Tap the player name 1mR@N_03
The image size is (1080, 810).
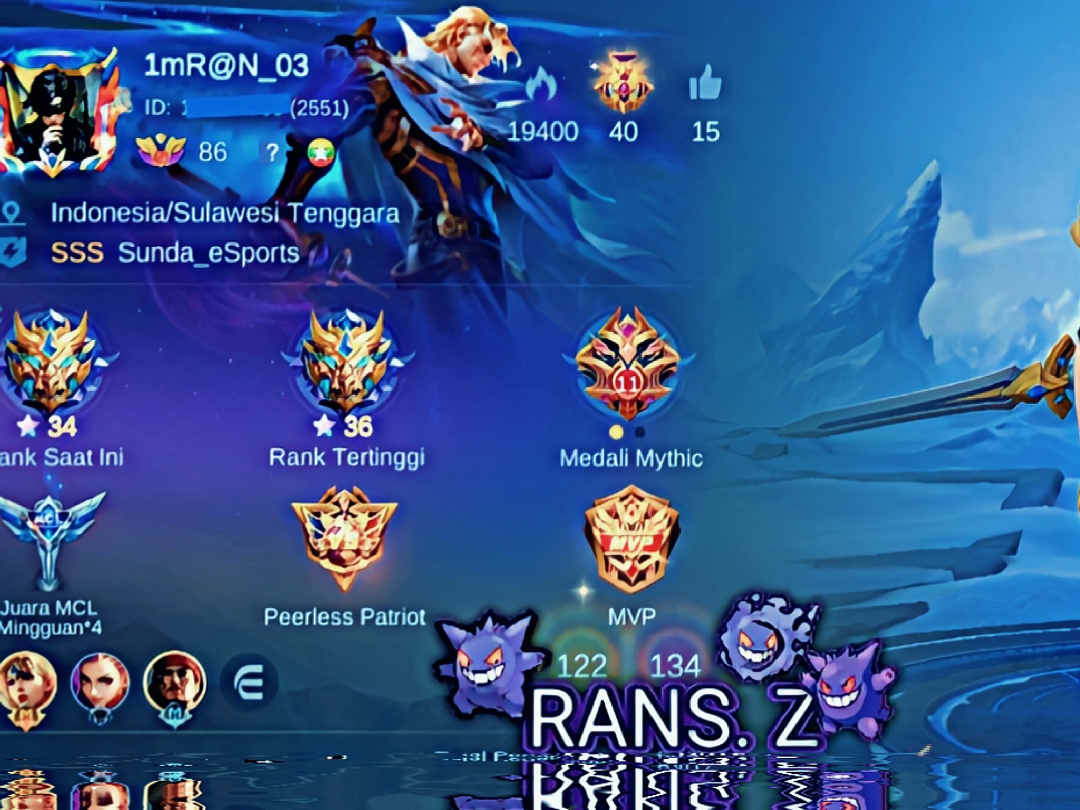click(x=226, y=66)
